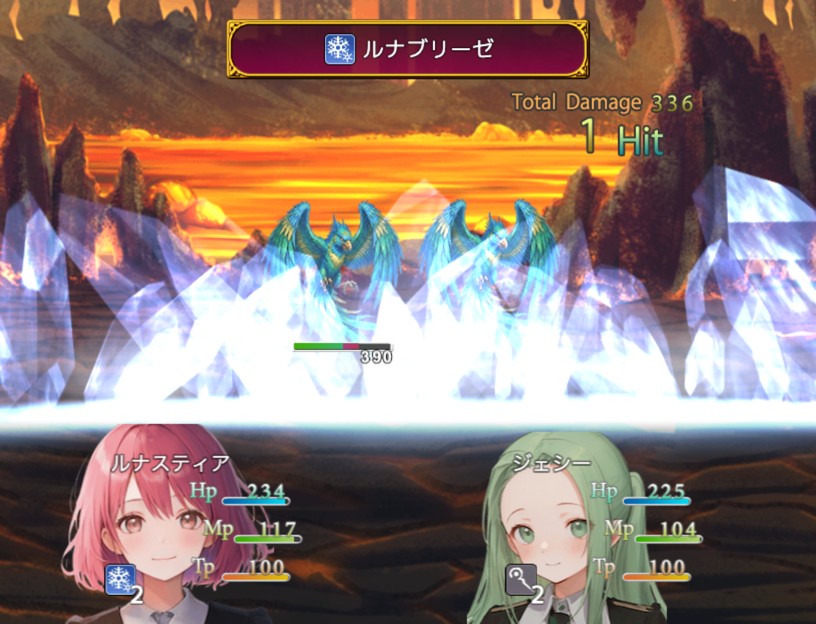This screenshot has width=816, height=624.
Task: Click the ルナブリーゼ skill name banner
Action: [407, 49]
